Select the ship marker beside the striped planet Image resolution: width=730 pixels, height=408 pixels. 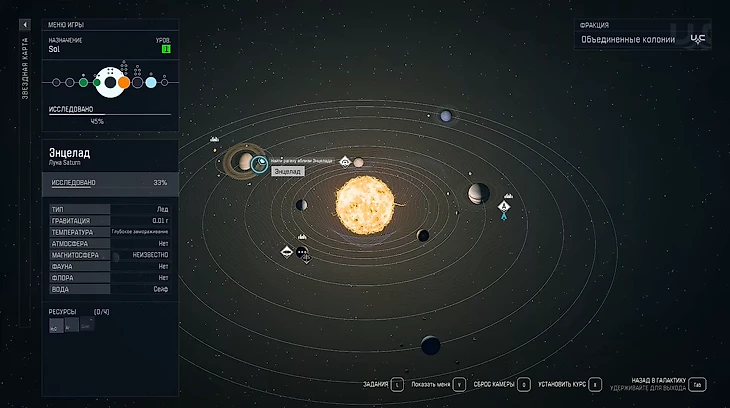(504, 207)
